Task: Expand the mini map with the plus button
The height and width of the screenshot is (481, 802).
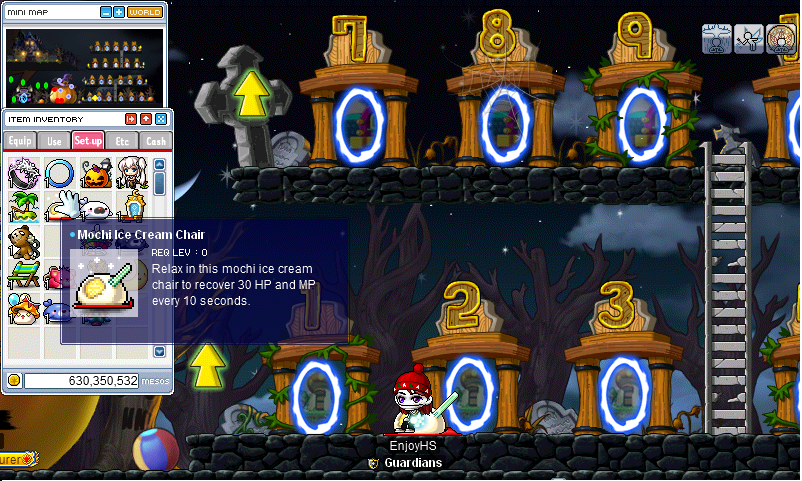Action: [x=119, y=13]
